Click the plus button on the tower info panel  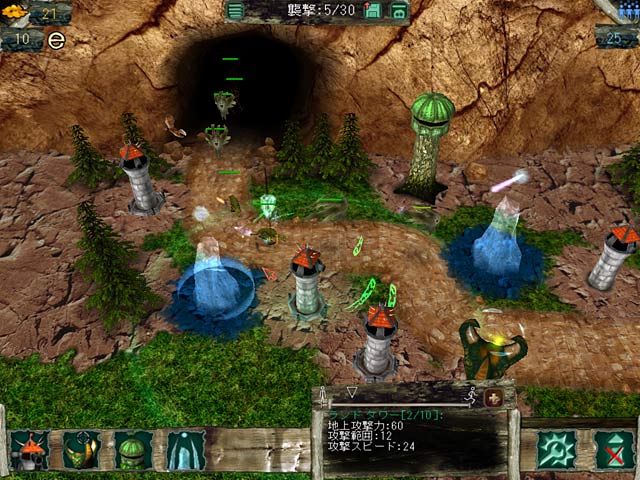click(x=492, y=397)
